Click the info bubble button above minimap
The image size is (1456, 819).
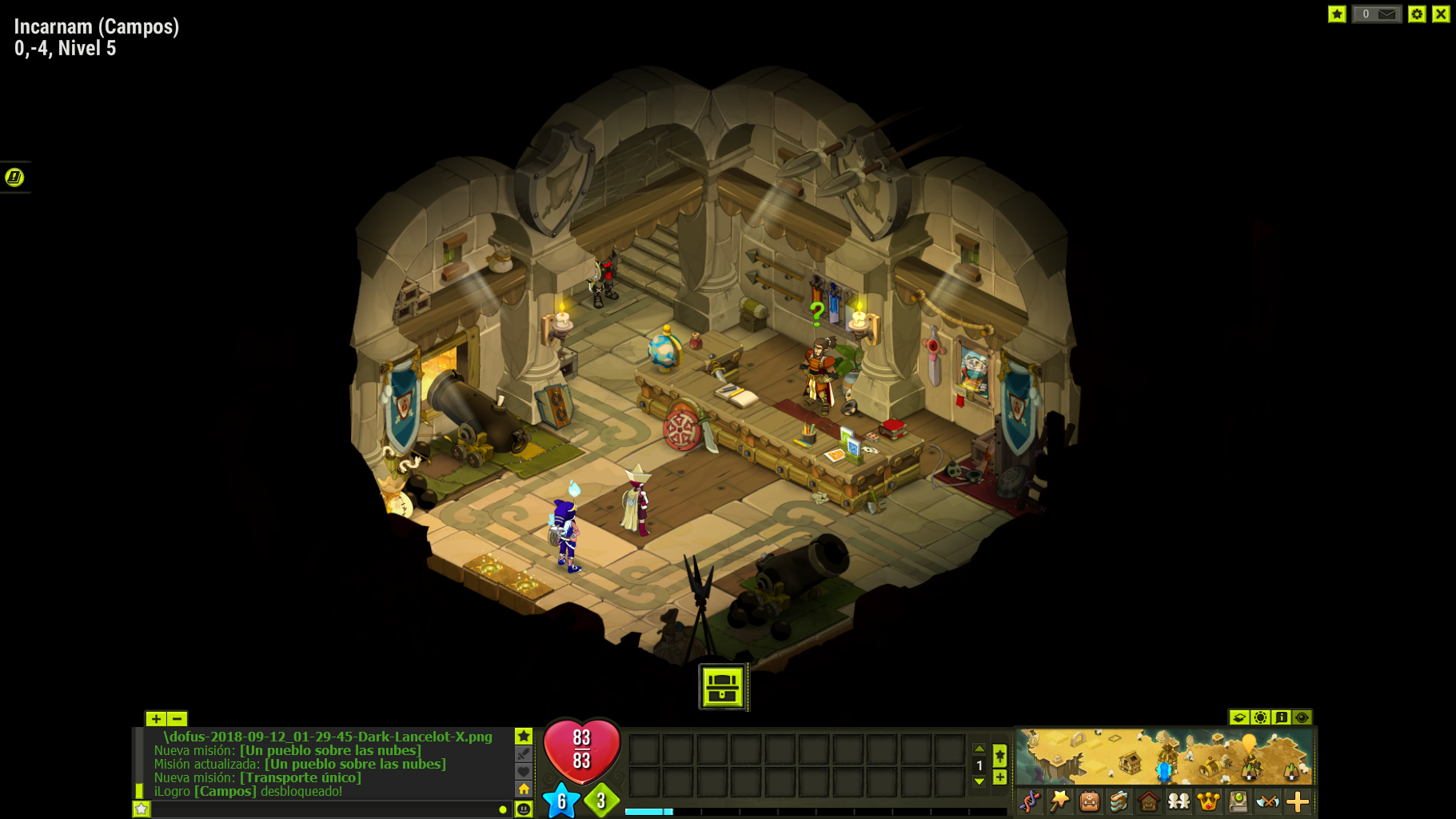click(x=1281, y=717)
